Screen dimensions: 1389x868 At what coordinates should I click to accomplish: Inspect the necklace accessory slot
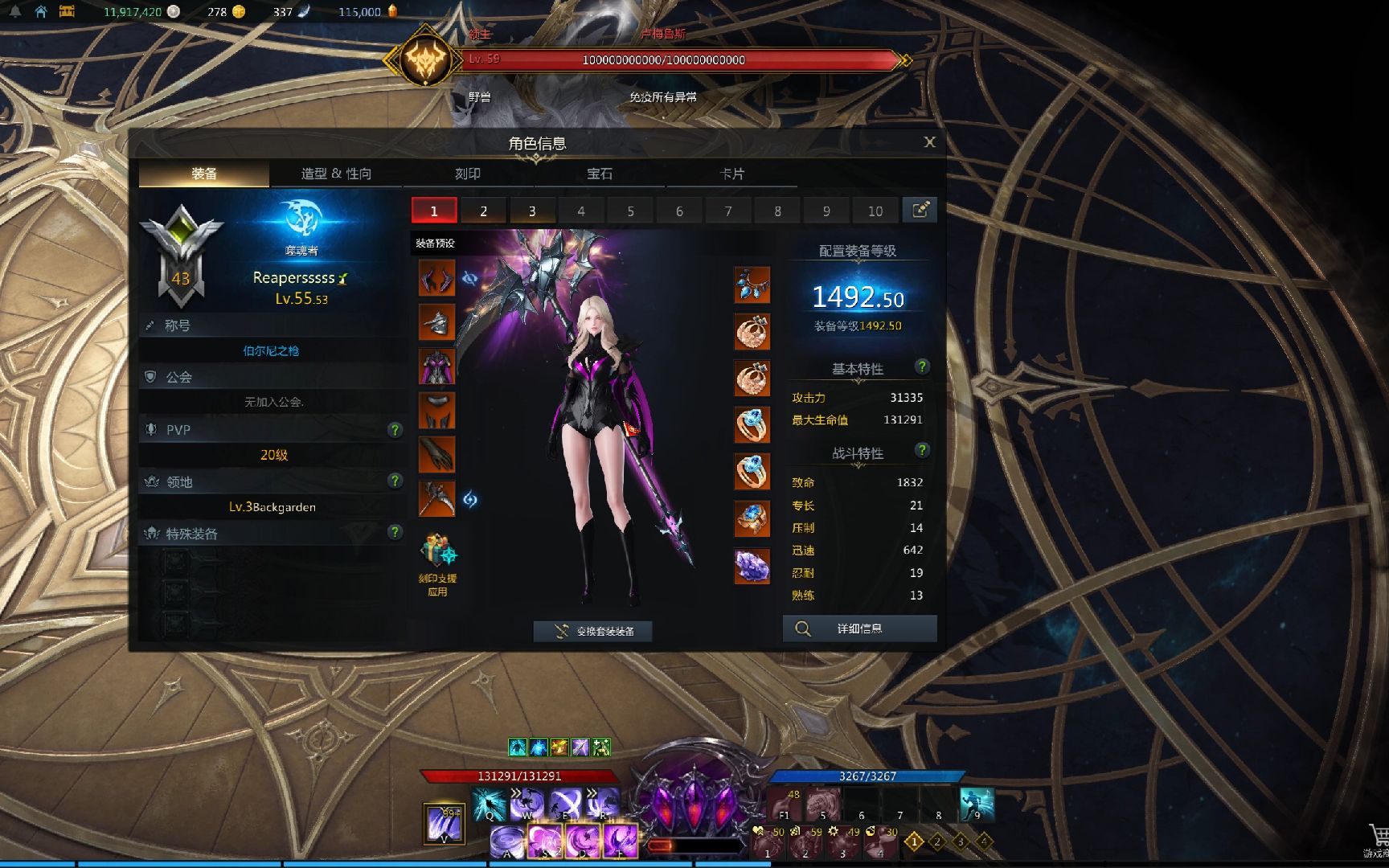coord(752,285)
